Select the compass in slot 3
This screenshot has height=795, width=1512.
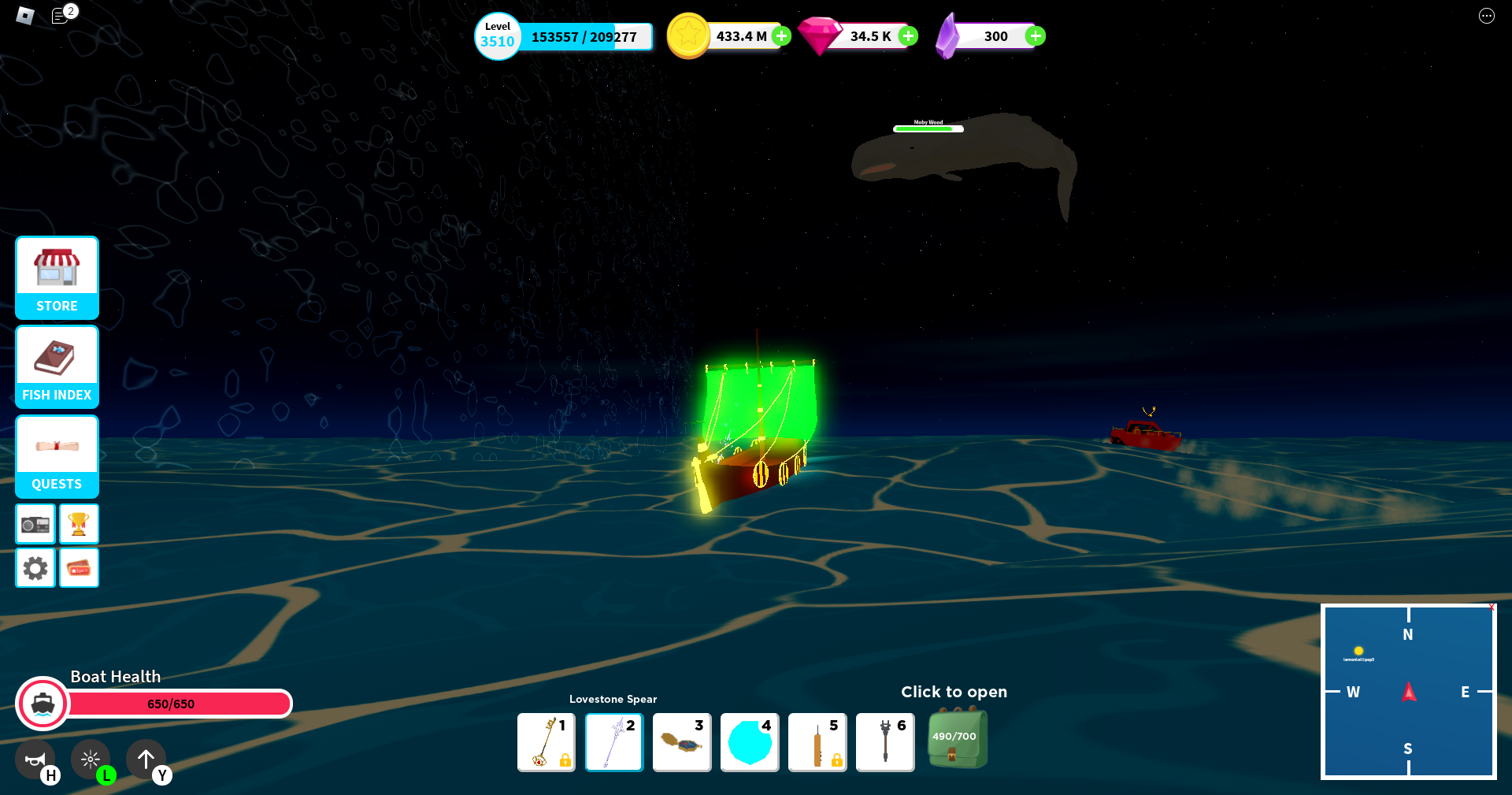pyautogui.click(x=682, y=742)
